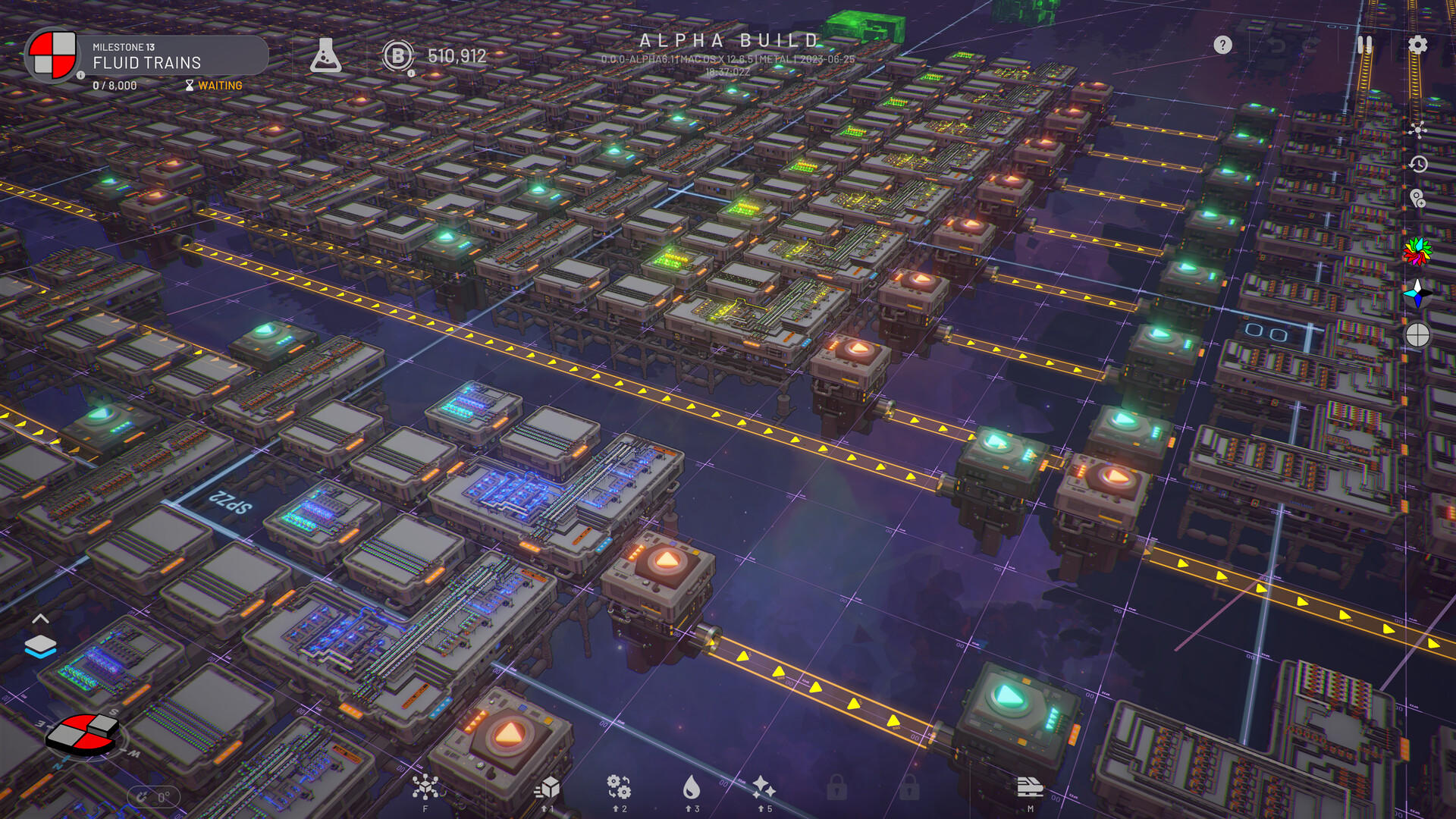Toggle the layers view icon bottom left
This screenshot has height=819, width=1456.
(41, 647)
